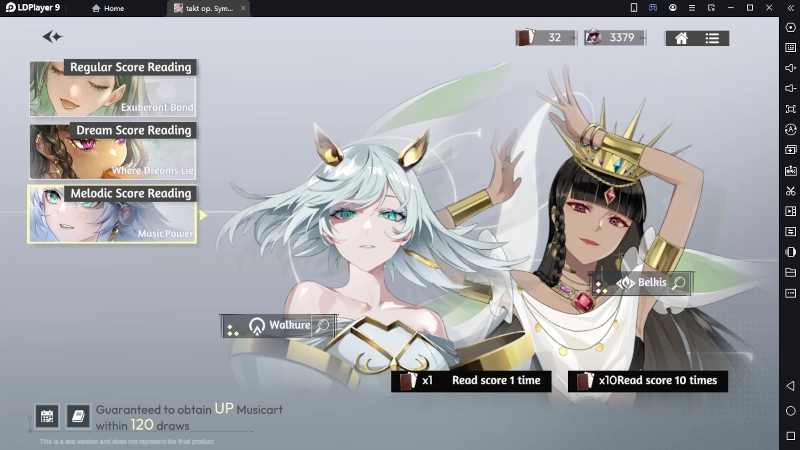Read score 10 times
This screenshot has width=800, height=450.
[647, 381]
